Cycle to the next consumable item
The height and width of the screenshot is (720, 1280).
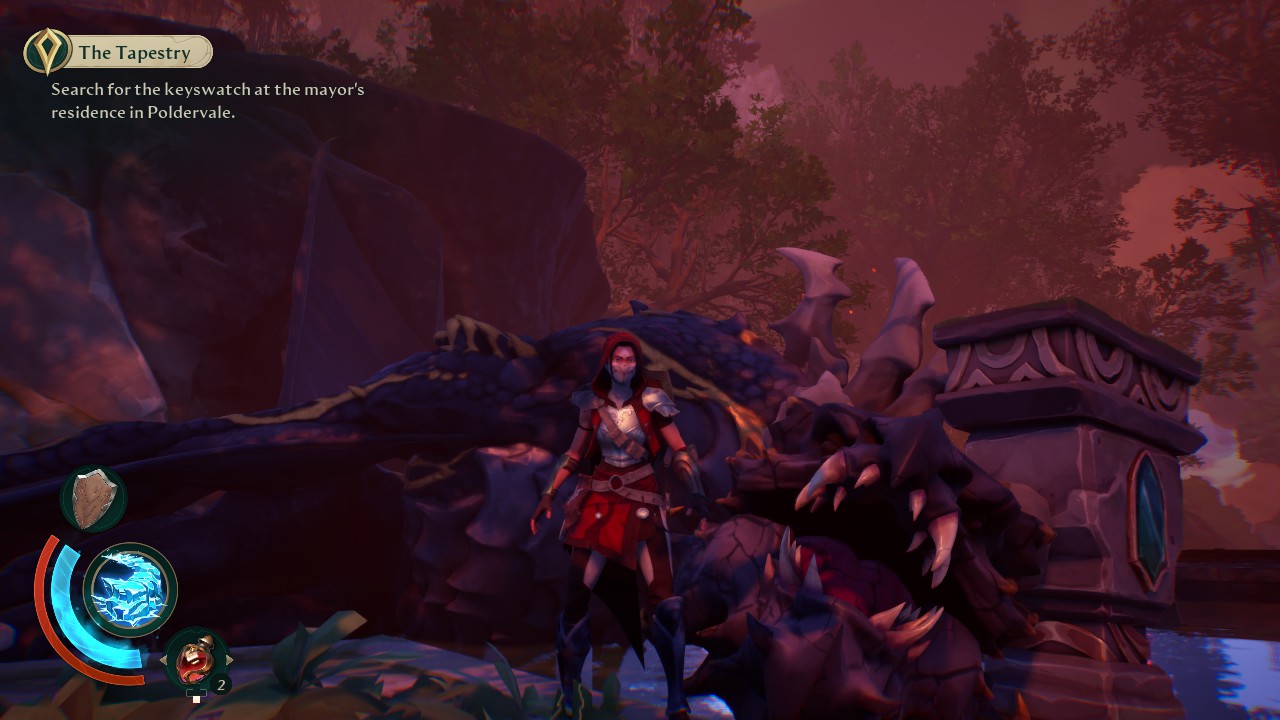tap(229, 660)
